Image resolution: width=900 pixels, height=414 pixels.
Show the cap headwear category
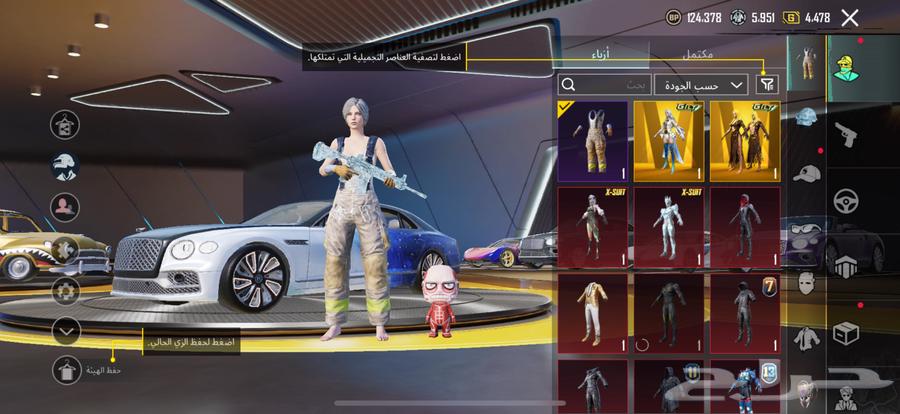click(806, 172)
